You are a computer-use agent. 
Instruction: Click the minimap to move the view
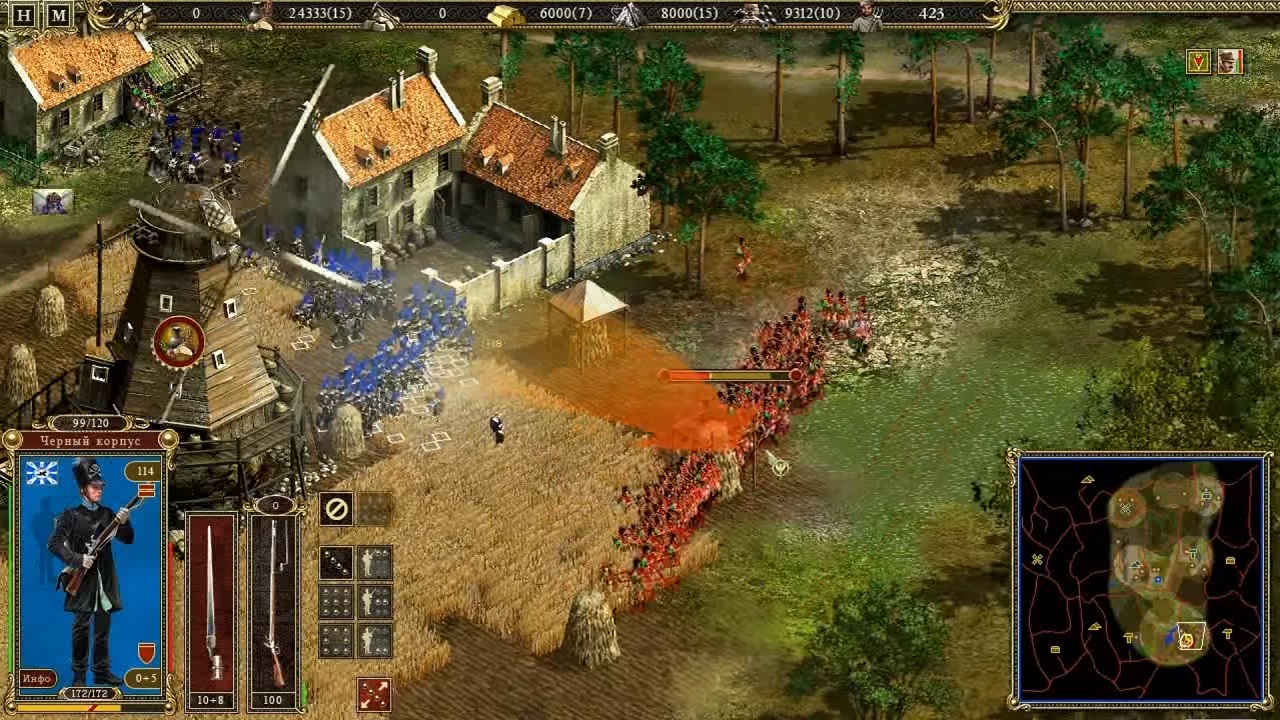coord(1140,577)
